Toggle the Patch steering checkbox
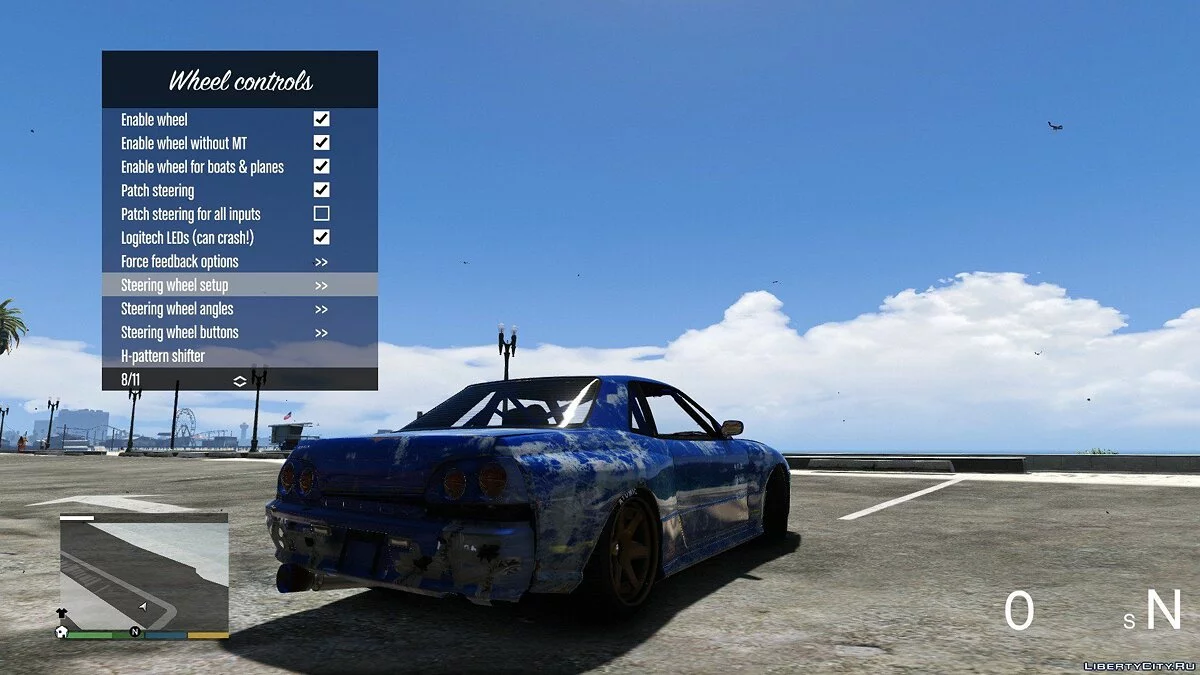 coord(321,190)
